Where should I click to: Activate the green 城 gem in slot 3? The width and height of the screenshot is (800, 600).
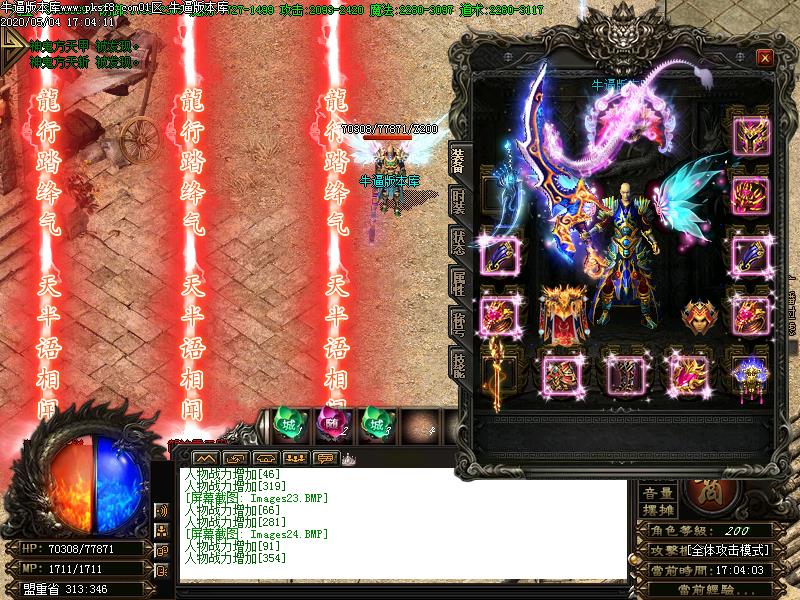pyautogui.click(x=375, y=422)
